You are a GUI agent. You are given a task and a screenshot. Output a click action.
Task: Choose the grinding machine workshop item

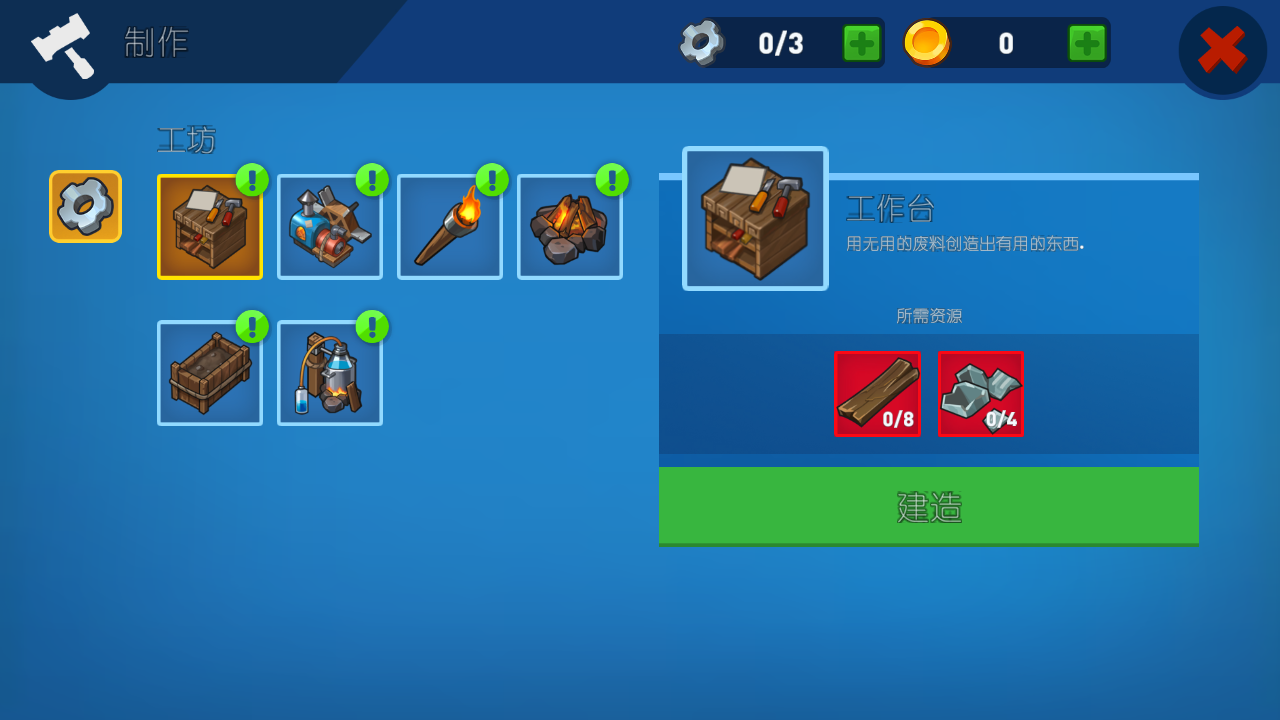[330, 227]
